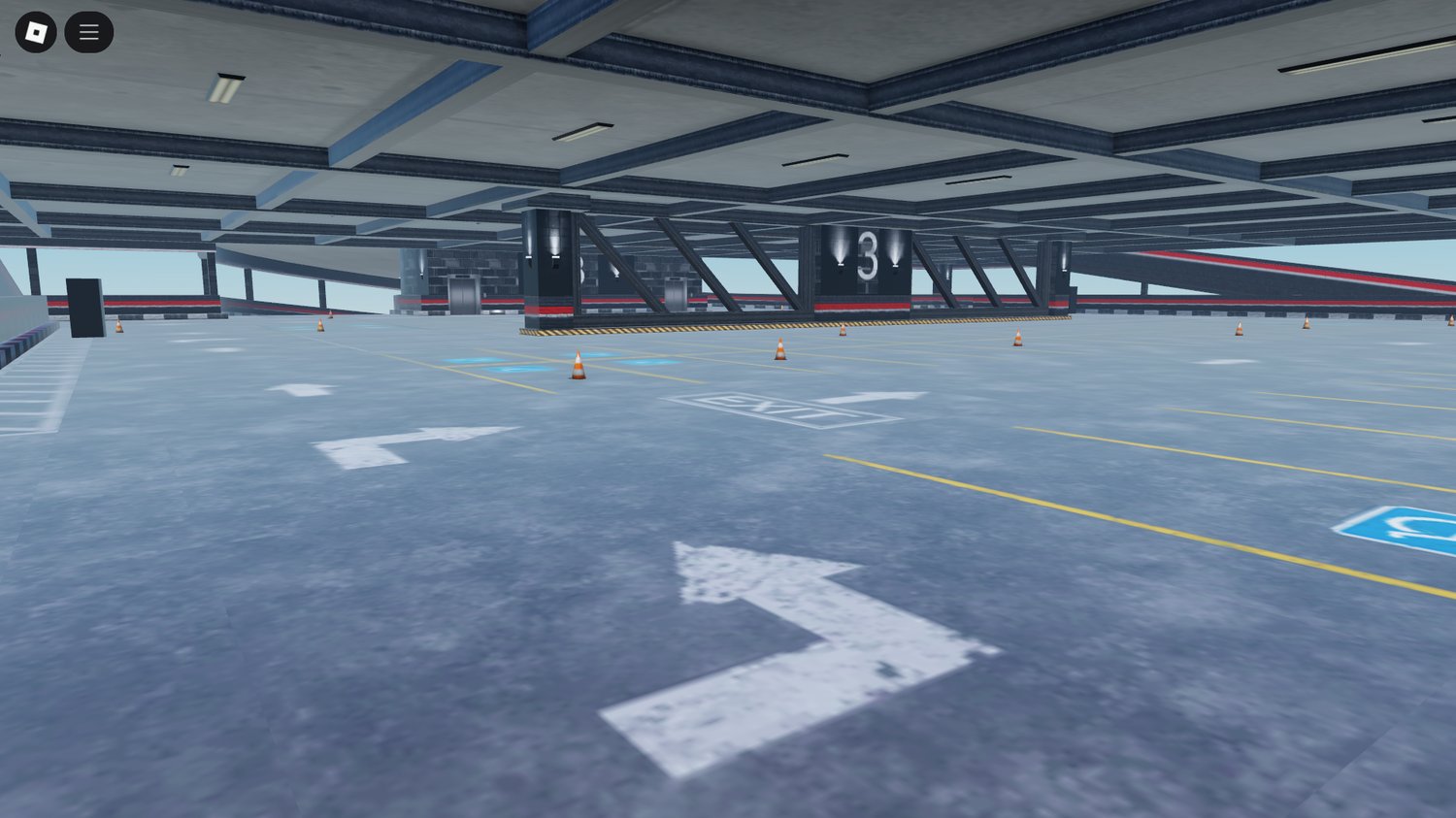This screenshot has height=818, width=1456.
Task: Open the Roblox hamburger menu
Action: click(88, 31)
